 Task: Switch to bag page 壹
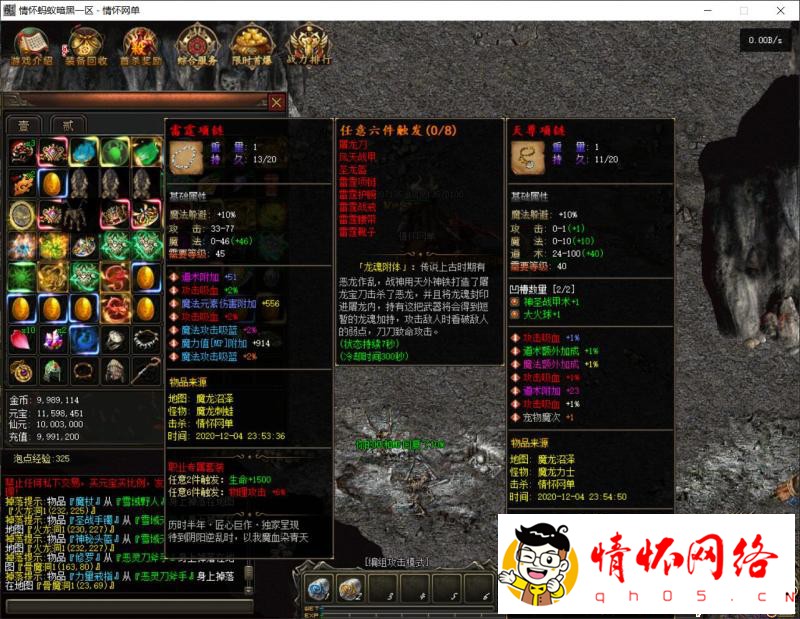pyautogui.click(x=22, y=124)
